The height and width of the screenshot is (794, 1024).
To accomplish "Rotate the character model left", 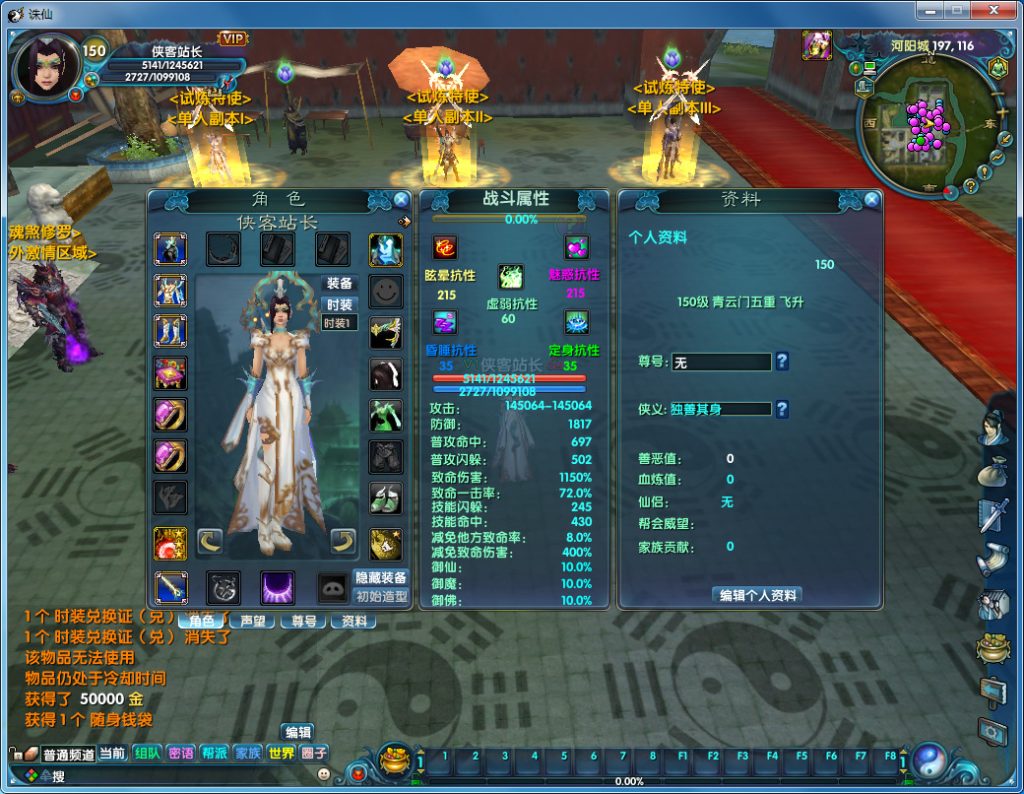I will pos(209,541).
